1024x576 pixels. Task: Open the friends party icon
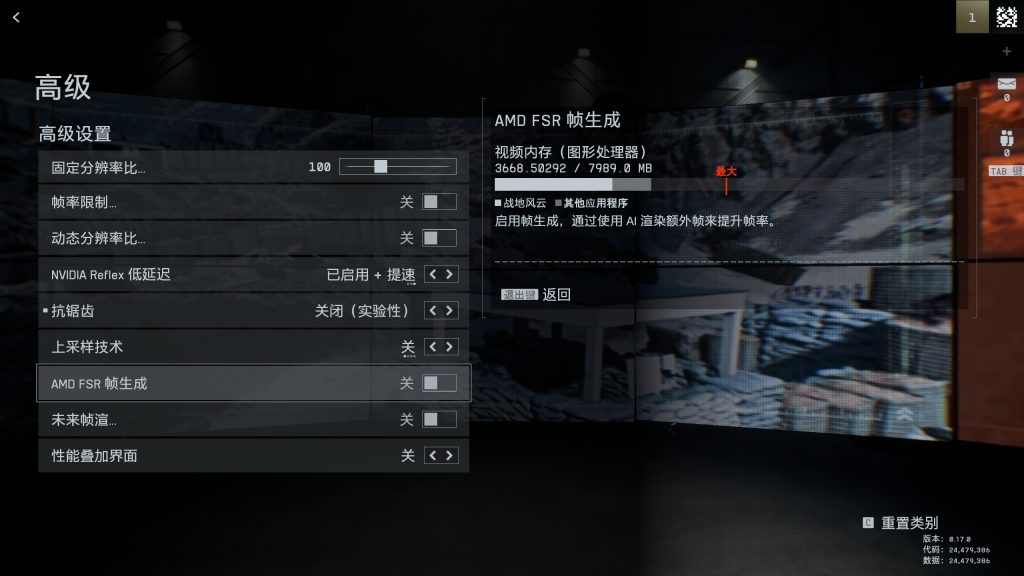tap(1006, 139)
